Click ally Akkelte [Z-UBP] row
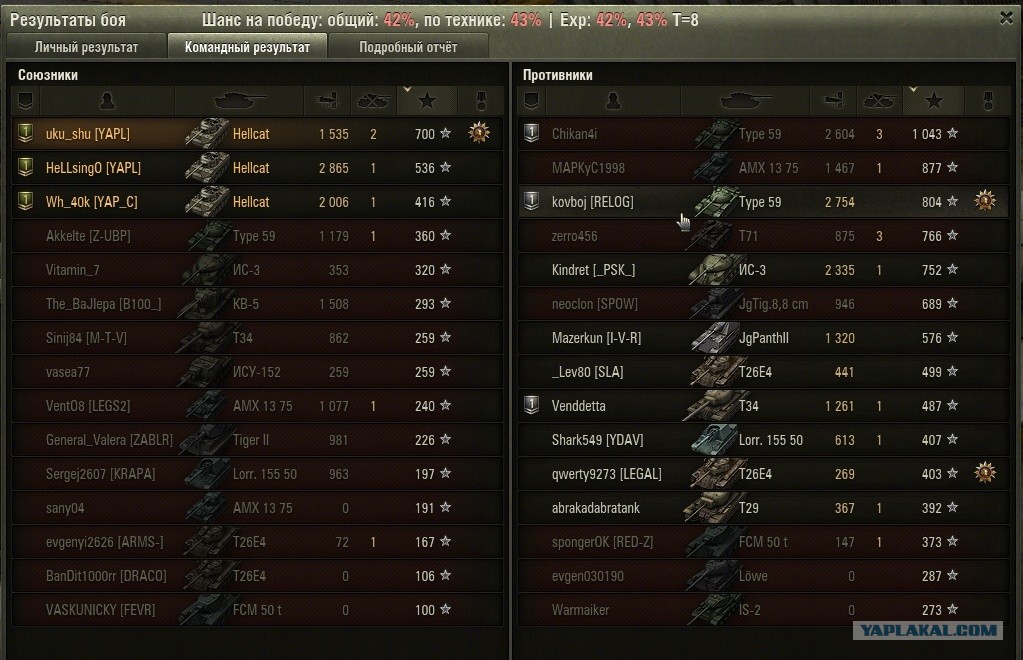The height and width of the screenshot is (660, 1023). (x=88, y=236)
